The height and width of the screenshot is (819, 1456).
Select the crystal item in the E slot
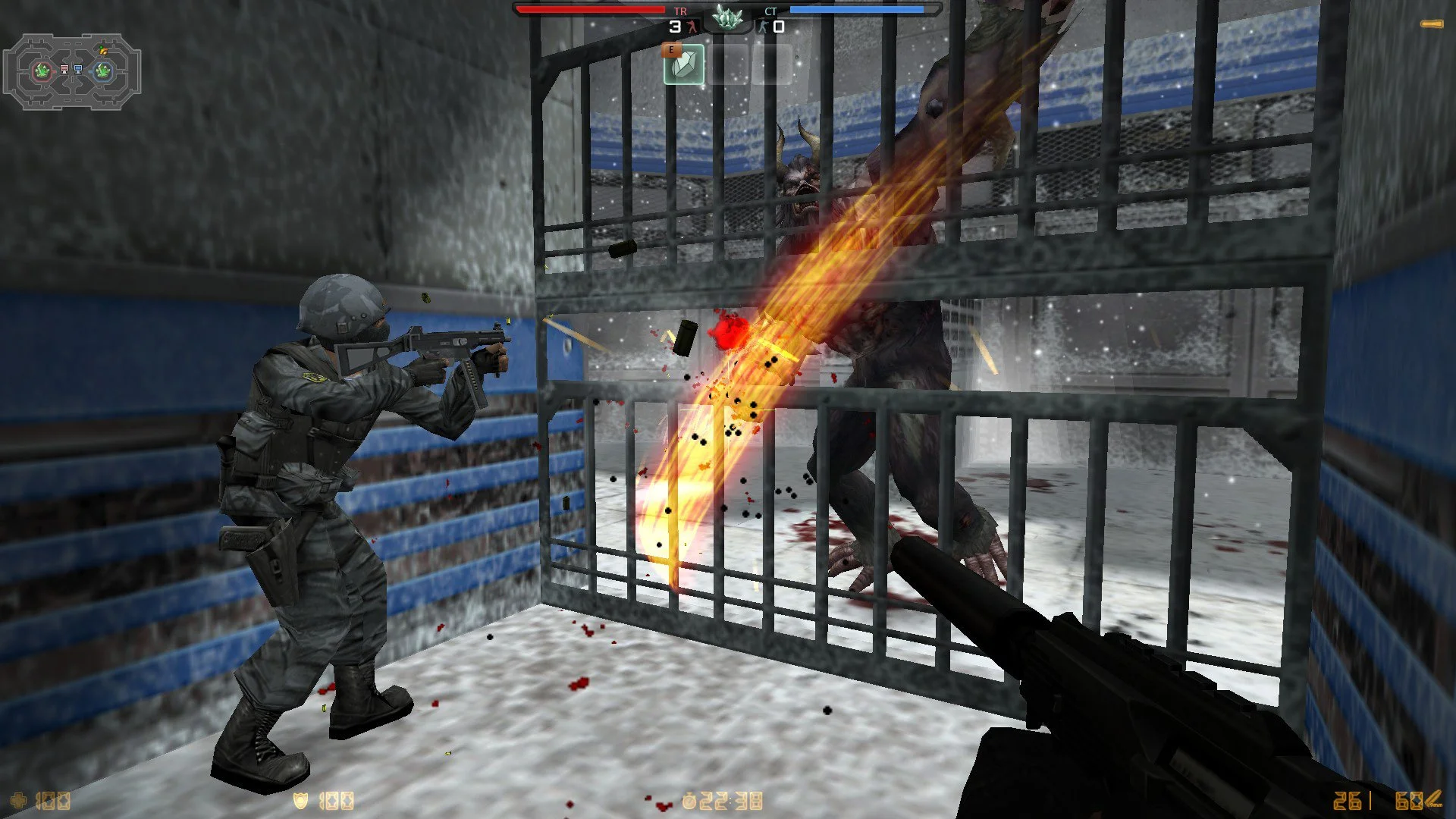[685, 65]
